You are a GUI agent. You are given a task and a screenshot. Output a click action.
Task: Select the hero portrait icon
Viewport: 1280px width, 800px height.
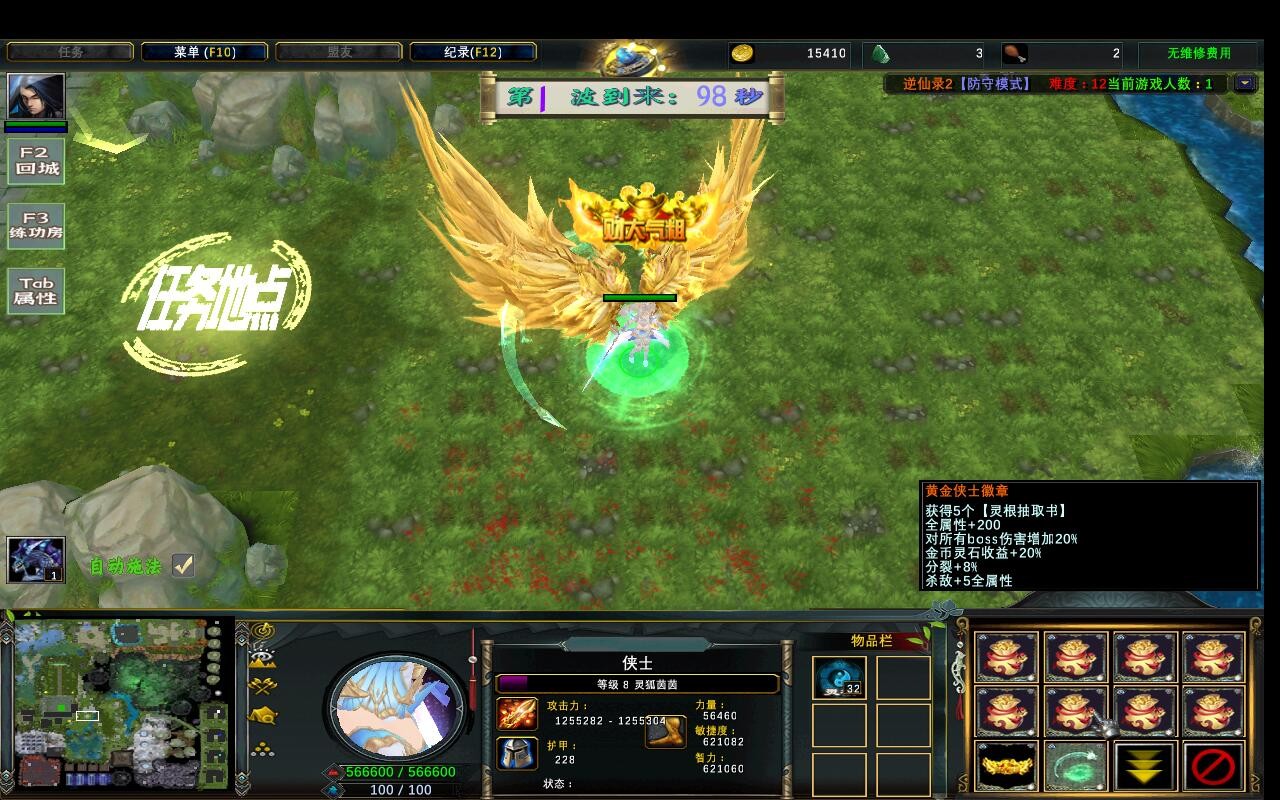tap(37, 97)
